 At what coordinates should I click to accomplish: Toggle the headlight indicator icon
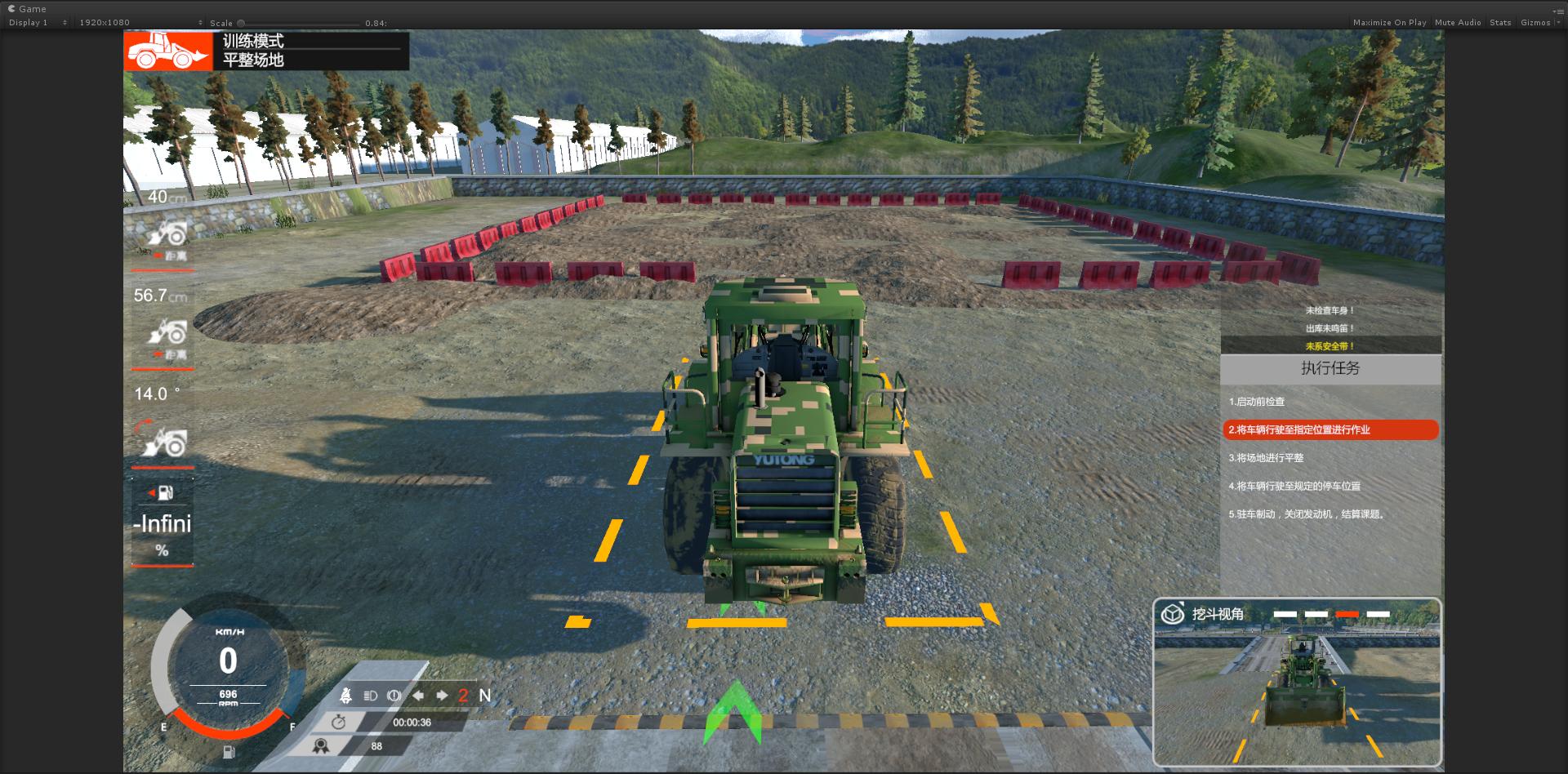[x=370, y=696]
